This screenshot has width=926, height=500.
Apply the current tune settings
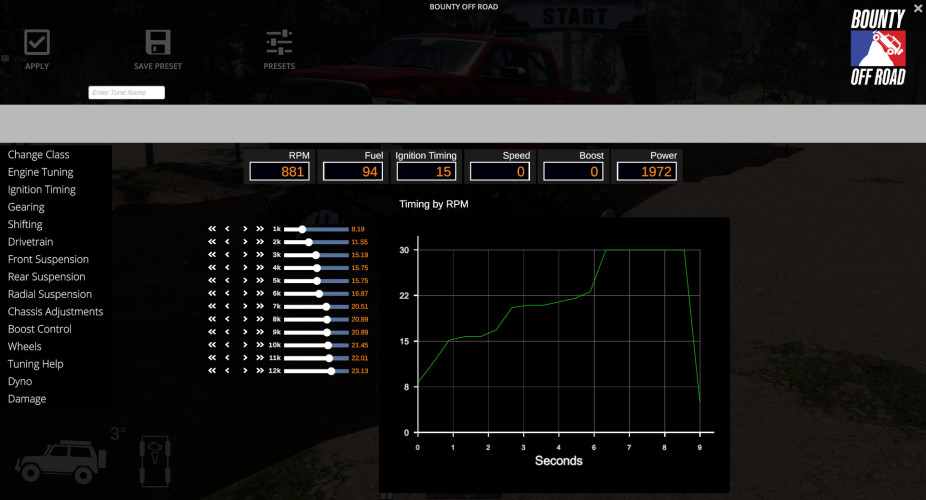tap(37, 48)
